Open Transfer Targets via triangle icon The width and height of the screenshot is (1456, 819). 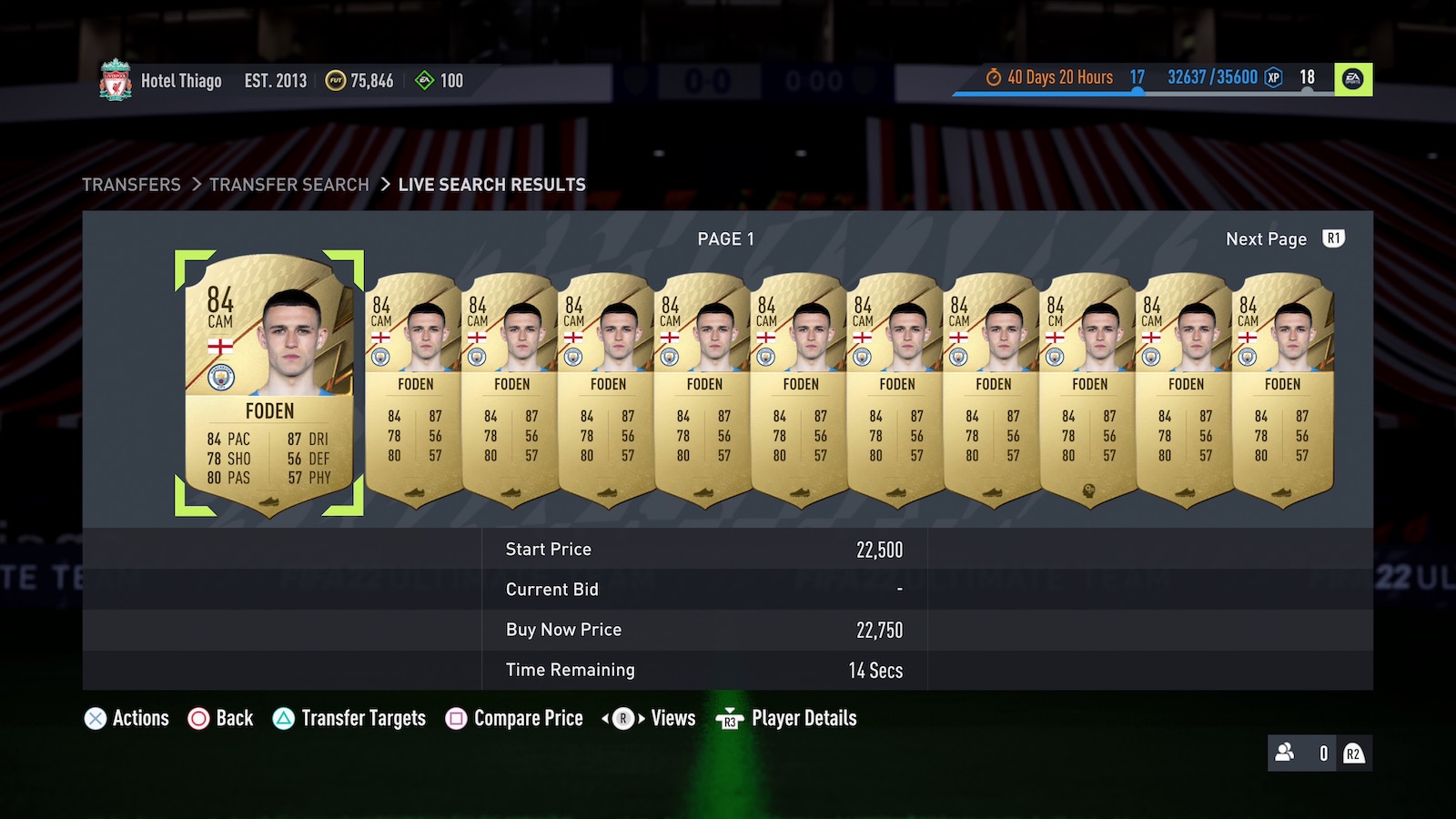[x=286, y=718]
